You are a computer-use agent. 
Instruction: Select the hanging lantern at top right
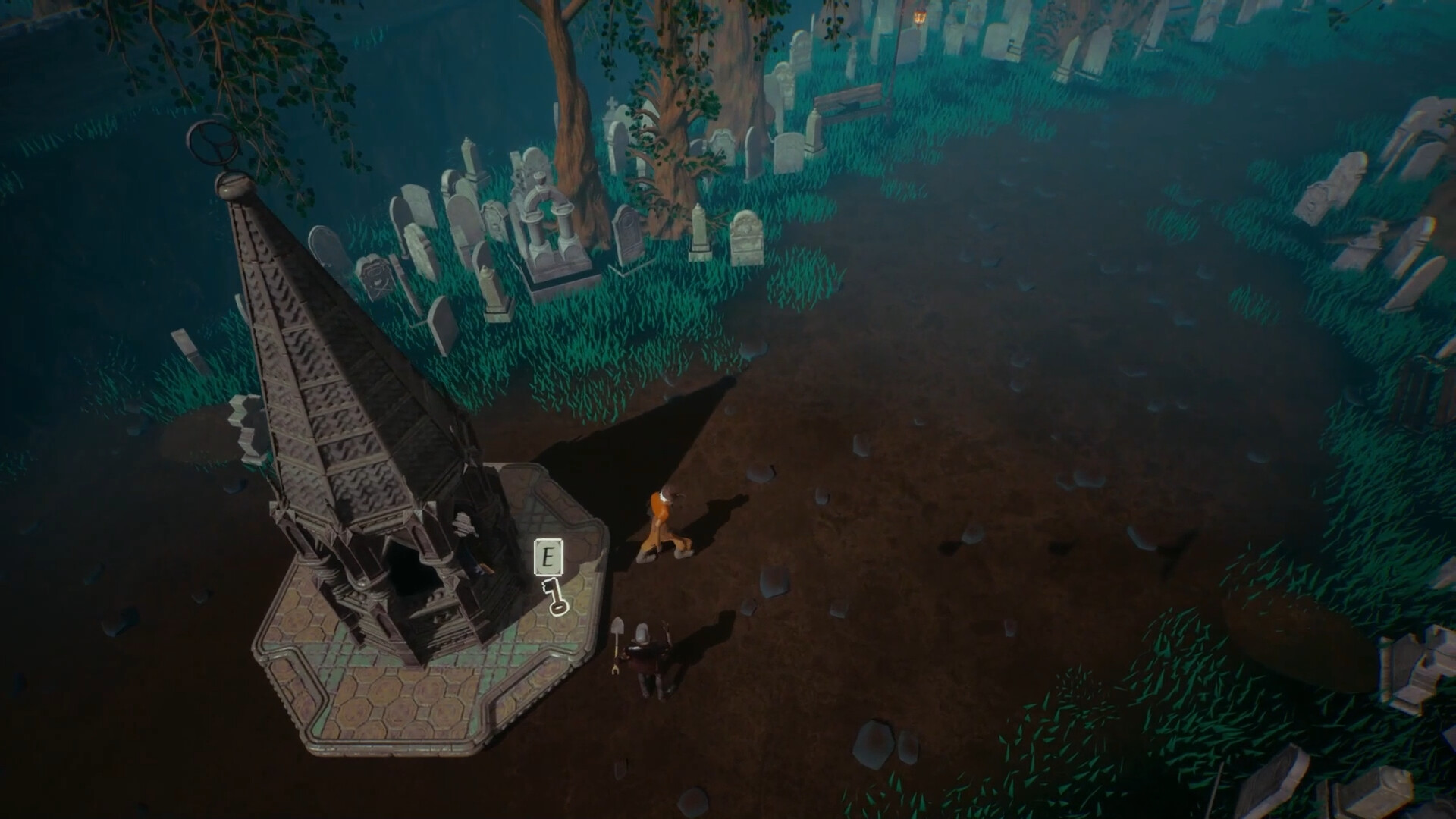[x=919, y=17]
